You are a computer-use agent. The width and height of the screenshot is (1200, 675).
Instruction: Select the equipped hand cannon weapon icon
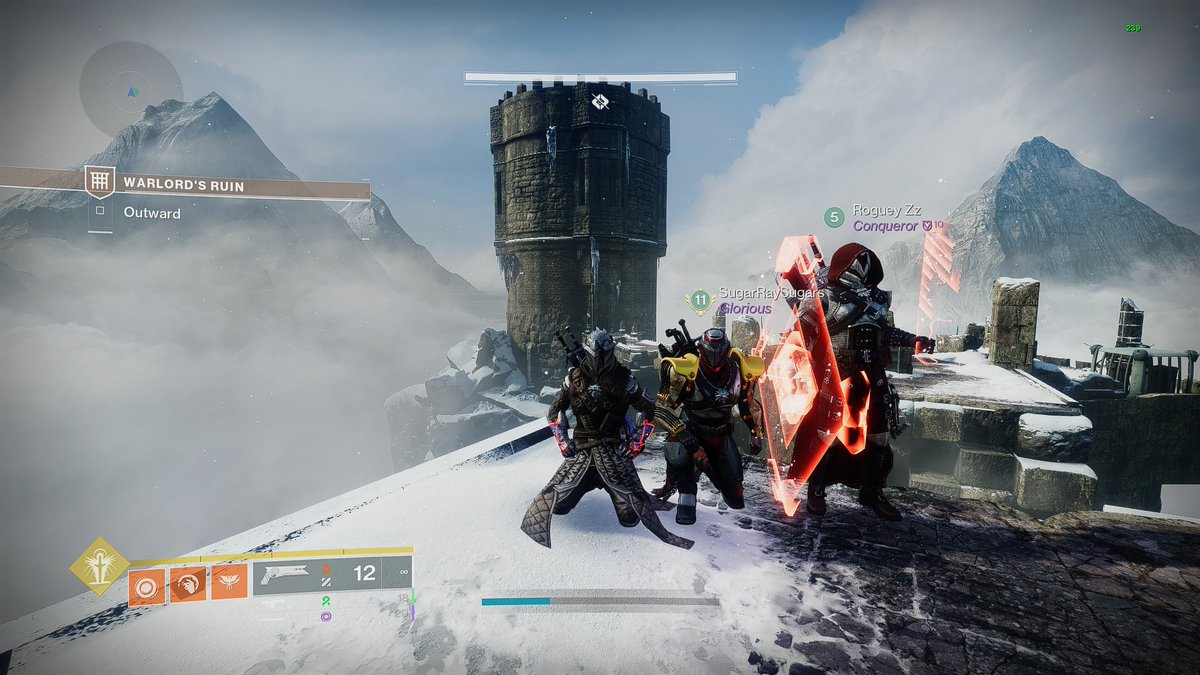coord(285,574)
